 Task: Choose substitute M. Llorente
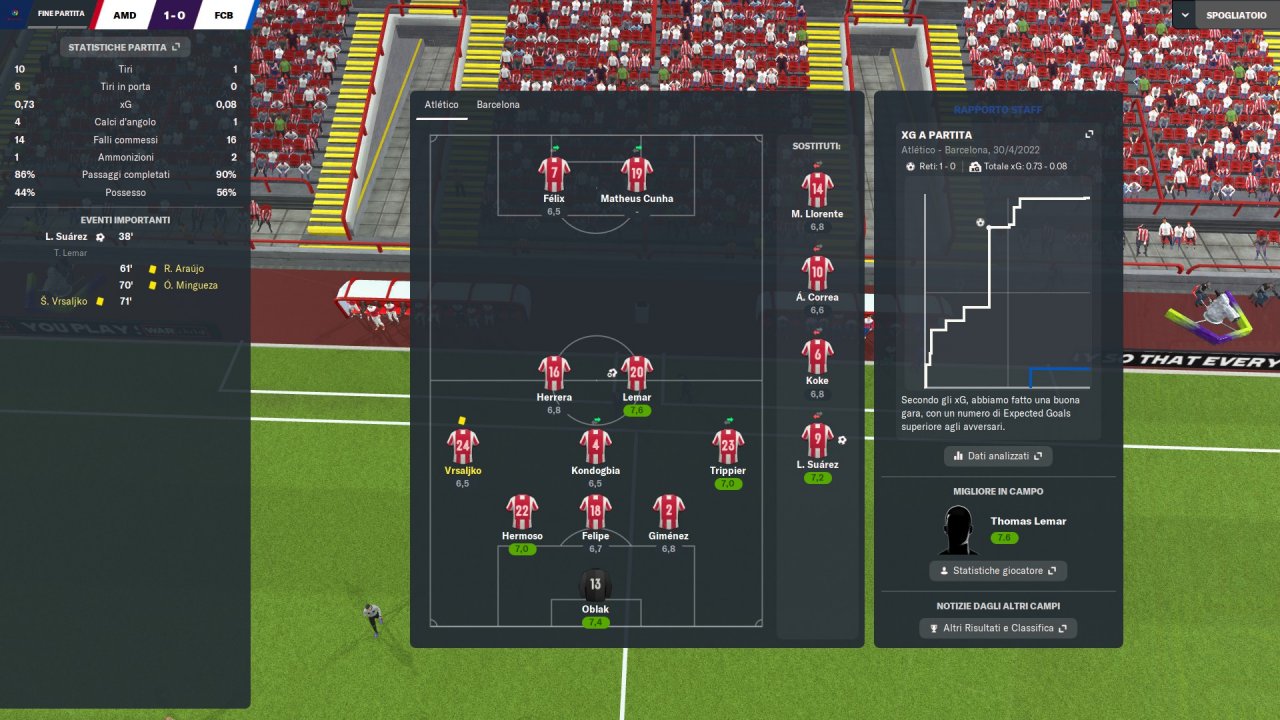coord(817,190)
